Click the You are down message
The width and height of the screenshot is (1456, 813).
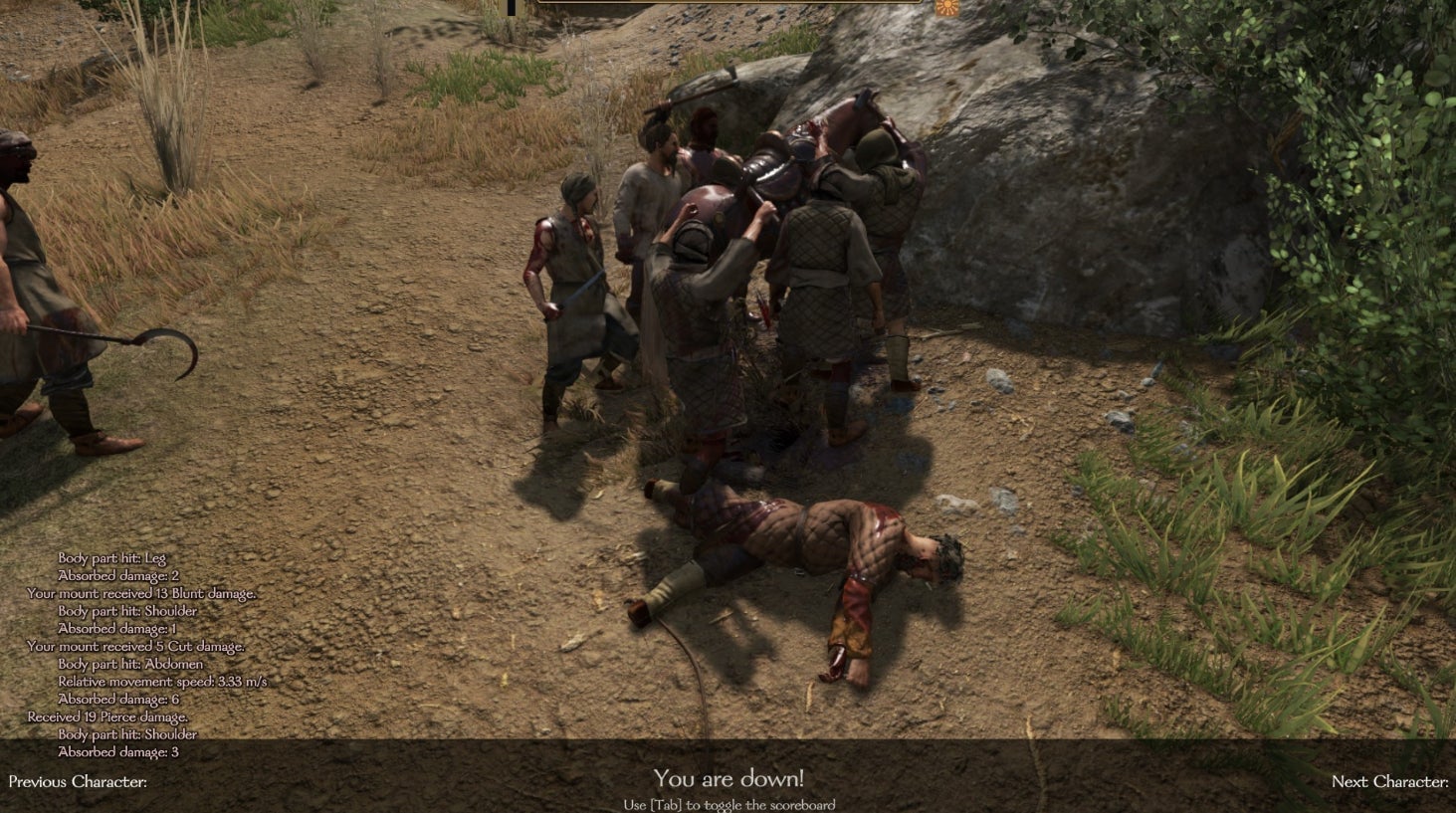(x=728, y=779)
